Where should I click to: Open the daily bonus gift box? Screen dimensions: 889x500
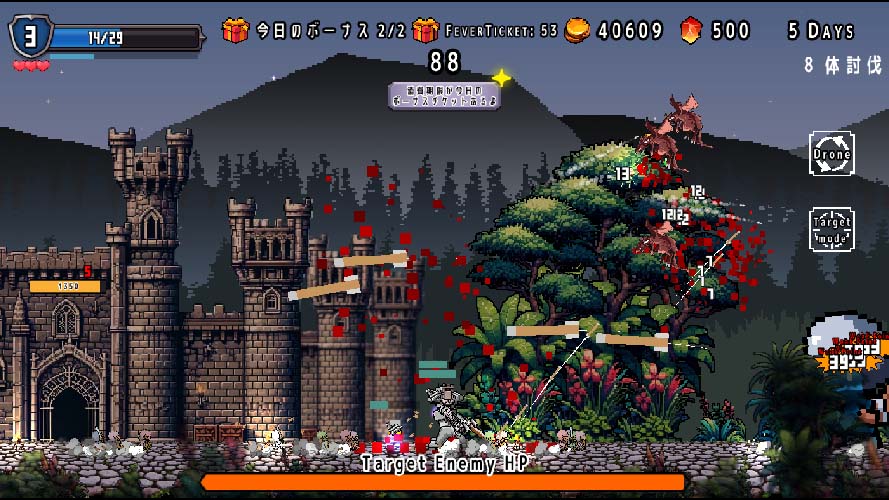(236, 31)
